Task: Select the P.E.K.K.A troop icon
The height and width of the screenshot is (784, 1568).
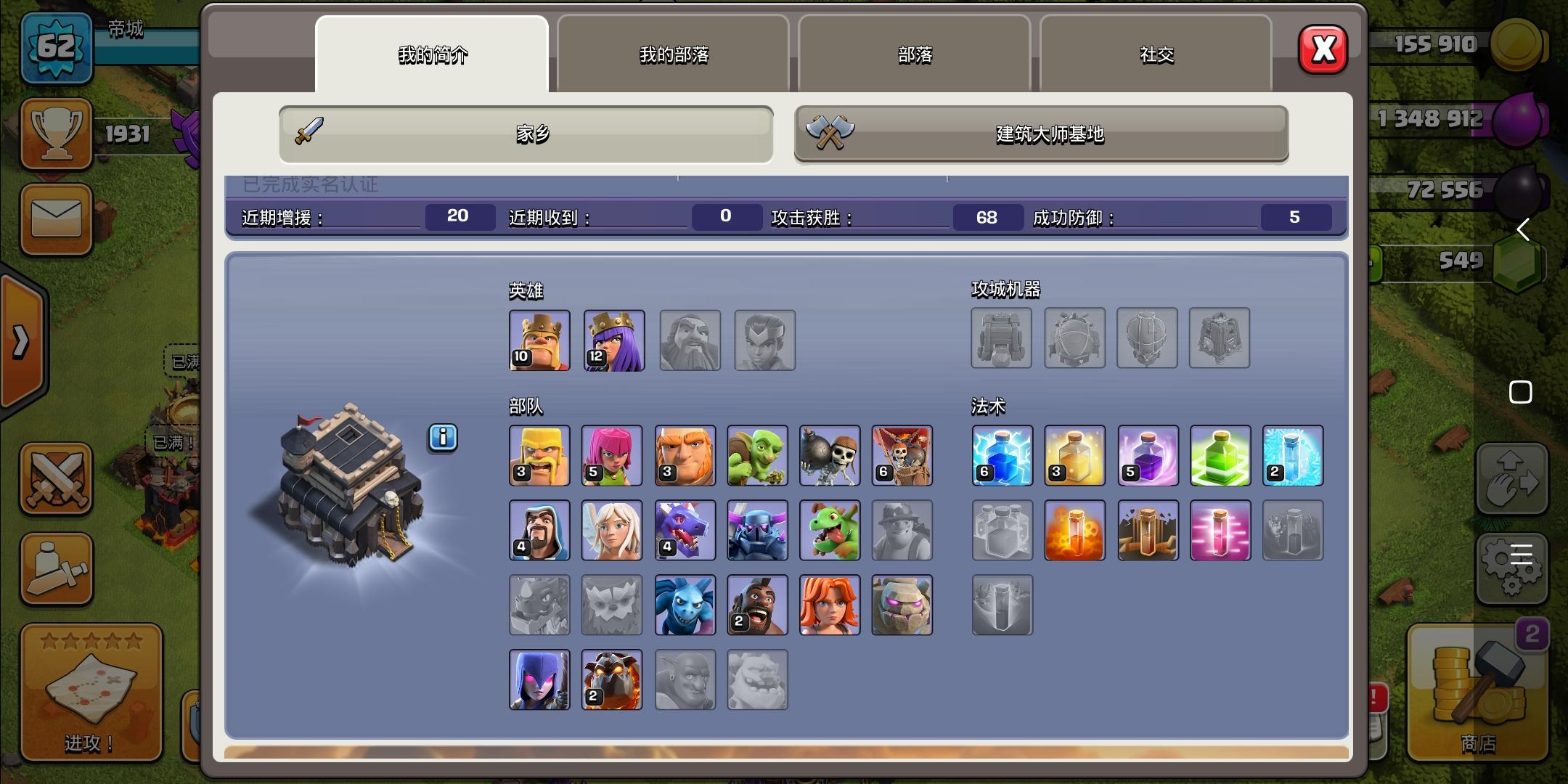Action: (x=758, y=530)
